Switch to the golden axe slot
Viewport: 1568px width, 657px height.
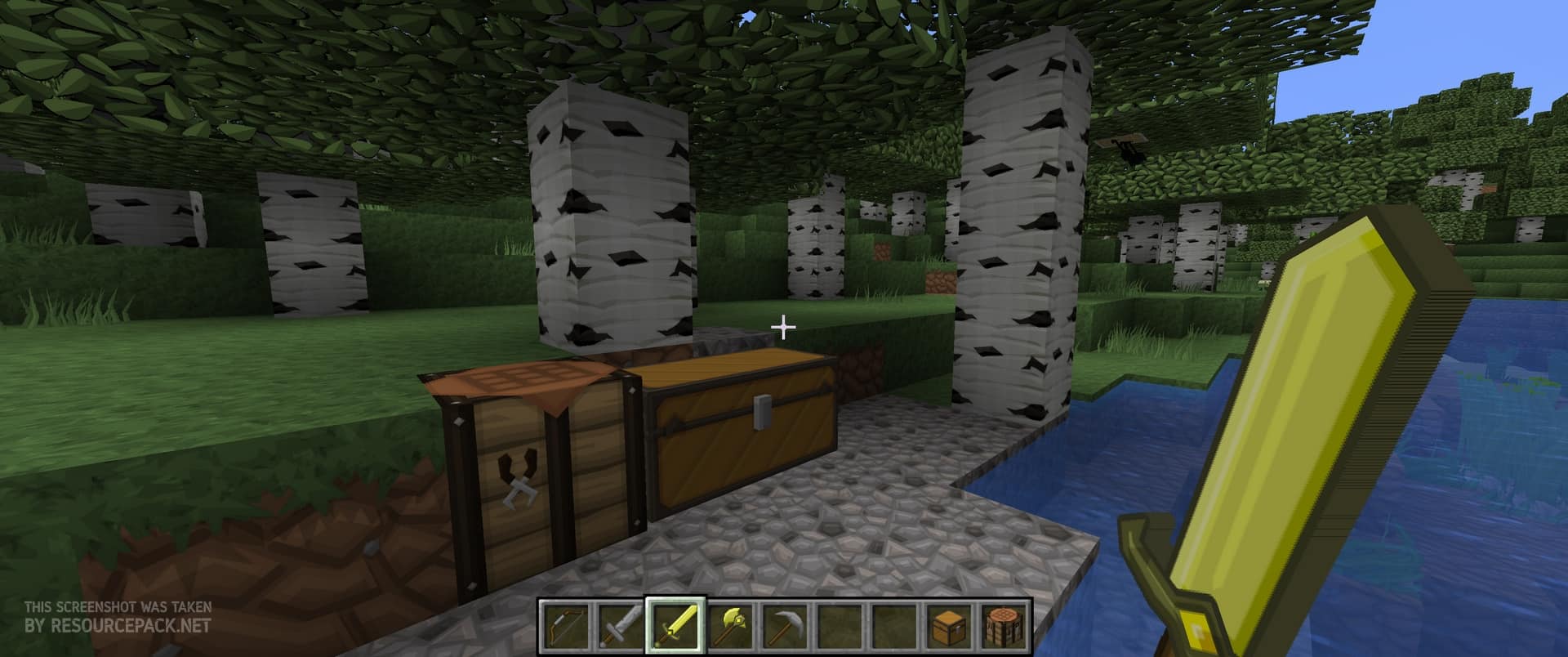click(729, 626)
